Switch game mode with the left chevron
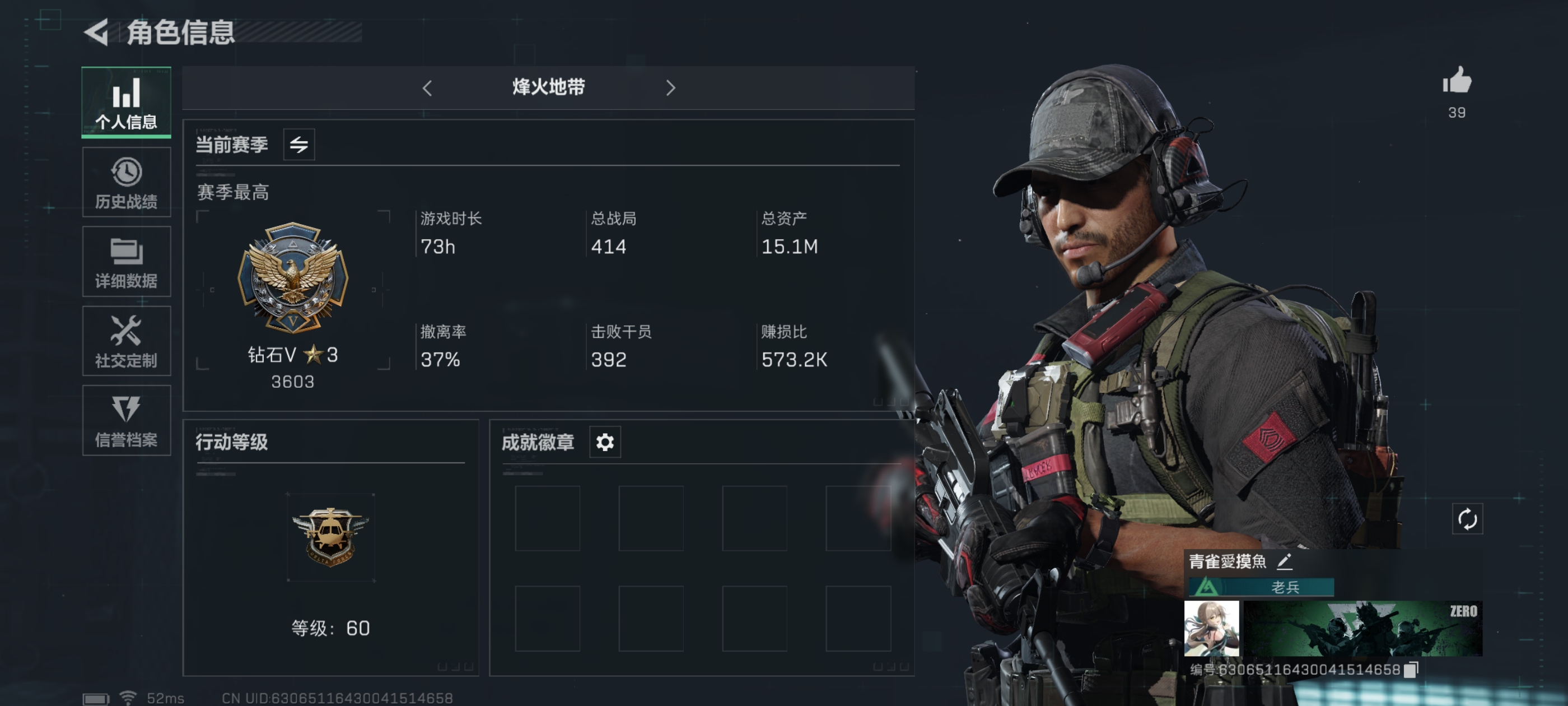1568x706 pixels. [427, 88]
